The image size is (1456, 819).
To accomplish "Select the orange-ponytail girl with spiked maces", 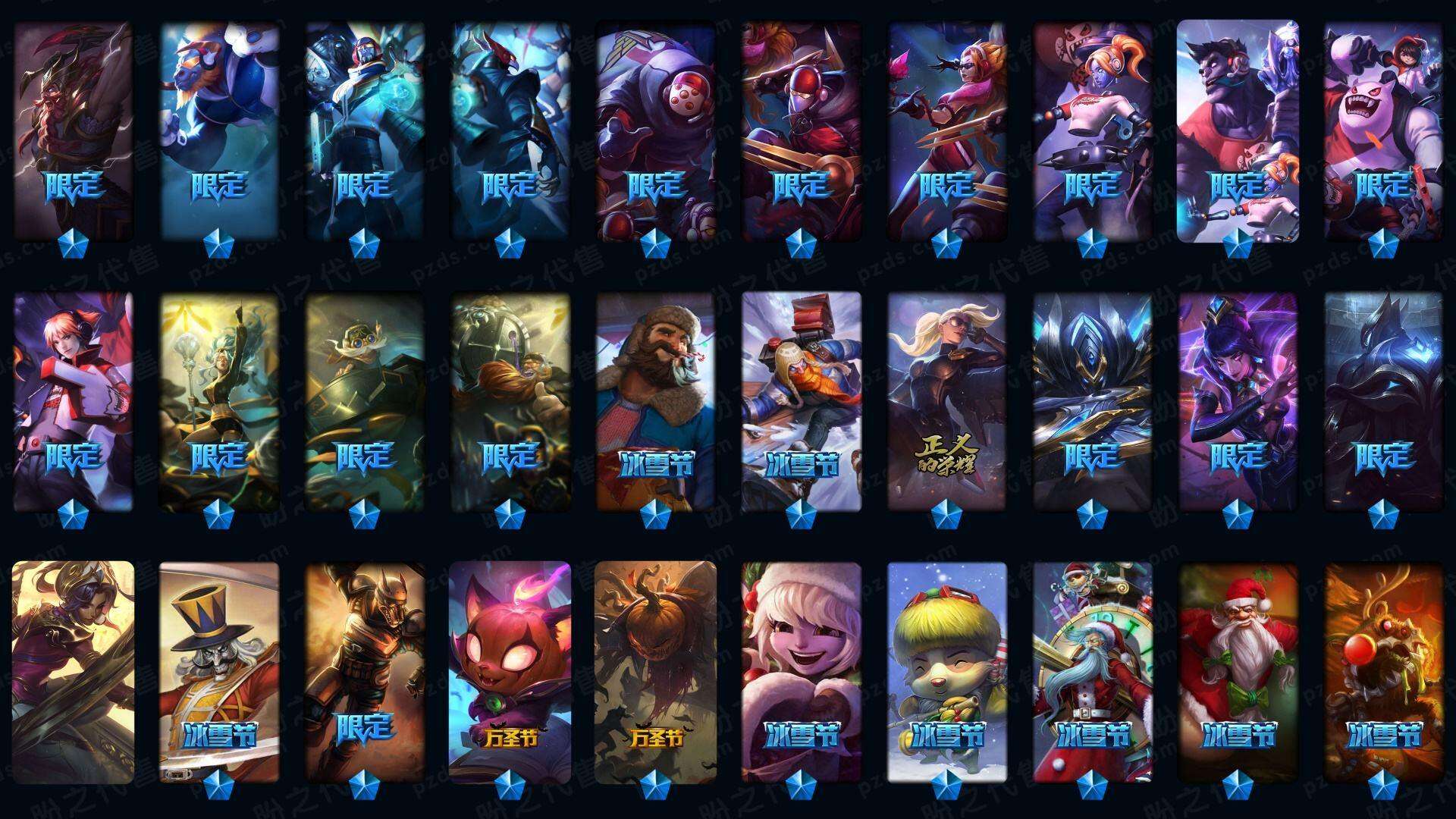I will 1092,129.
